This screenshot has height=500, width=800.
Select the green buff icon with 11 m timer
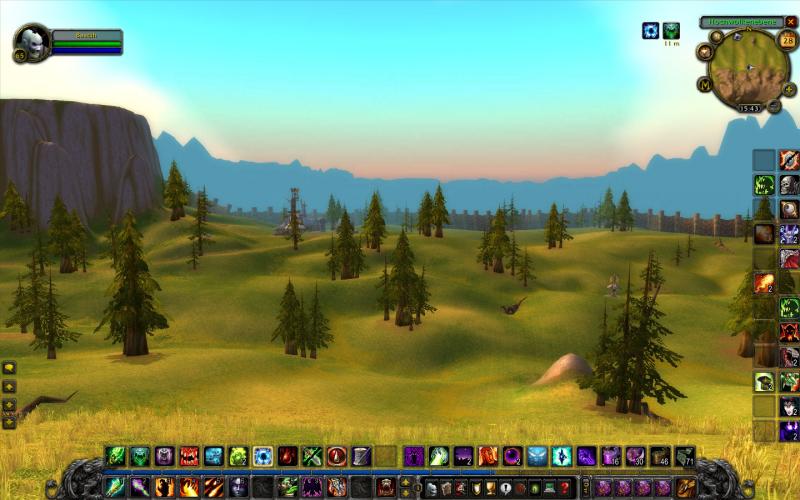[671, 31]
